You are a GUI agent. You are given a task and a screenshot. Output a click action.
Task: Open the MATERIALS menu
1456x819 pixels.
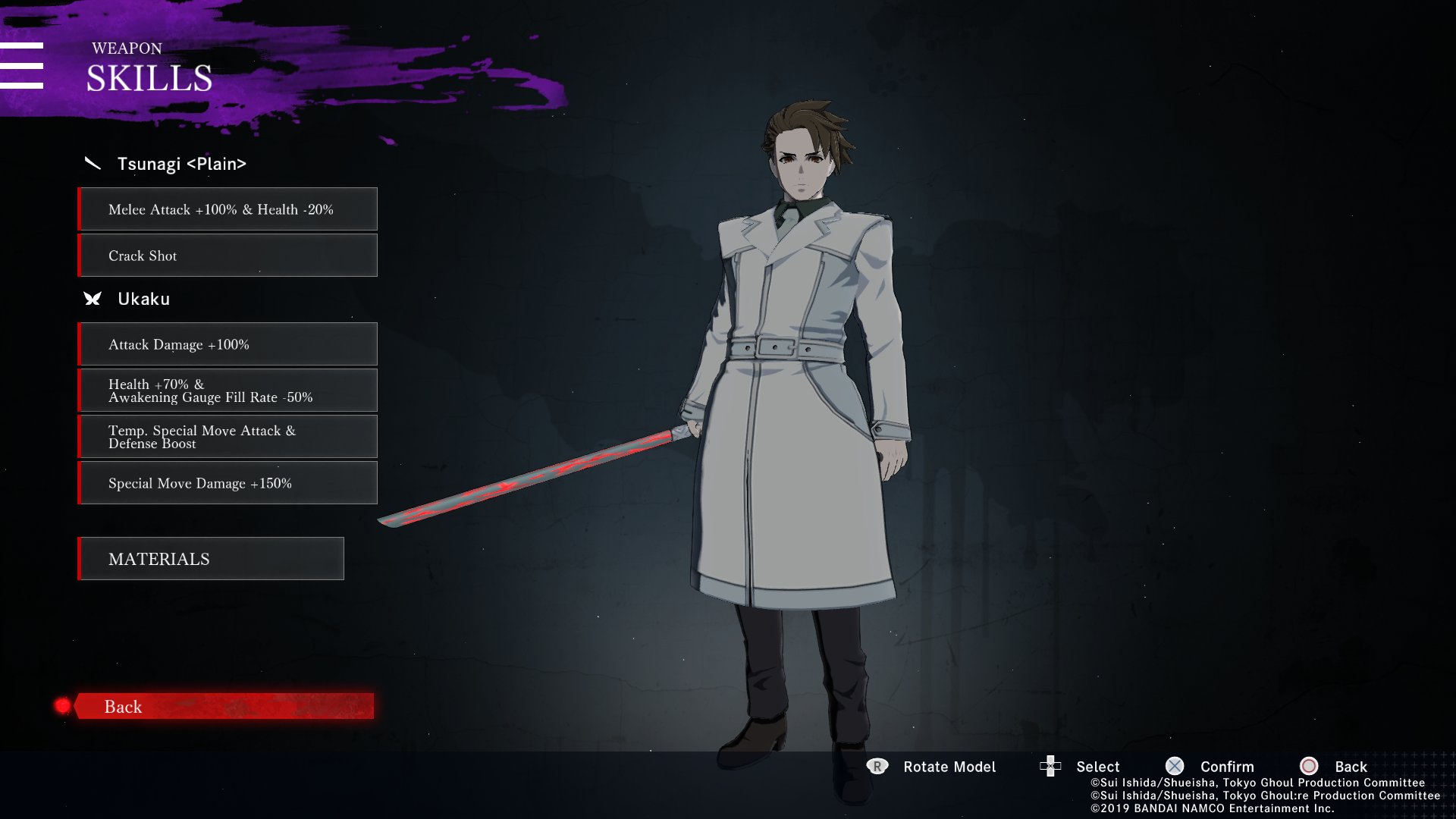click(211, 559)
